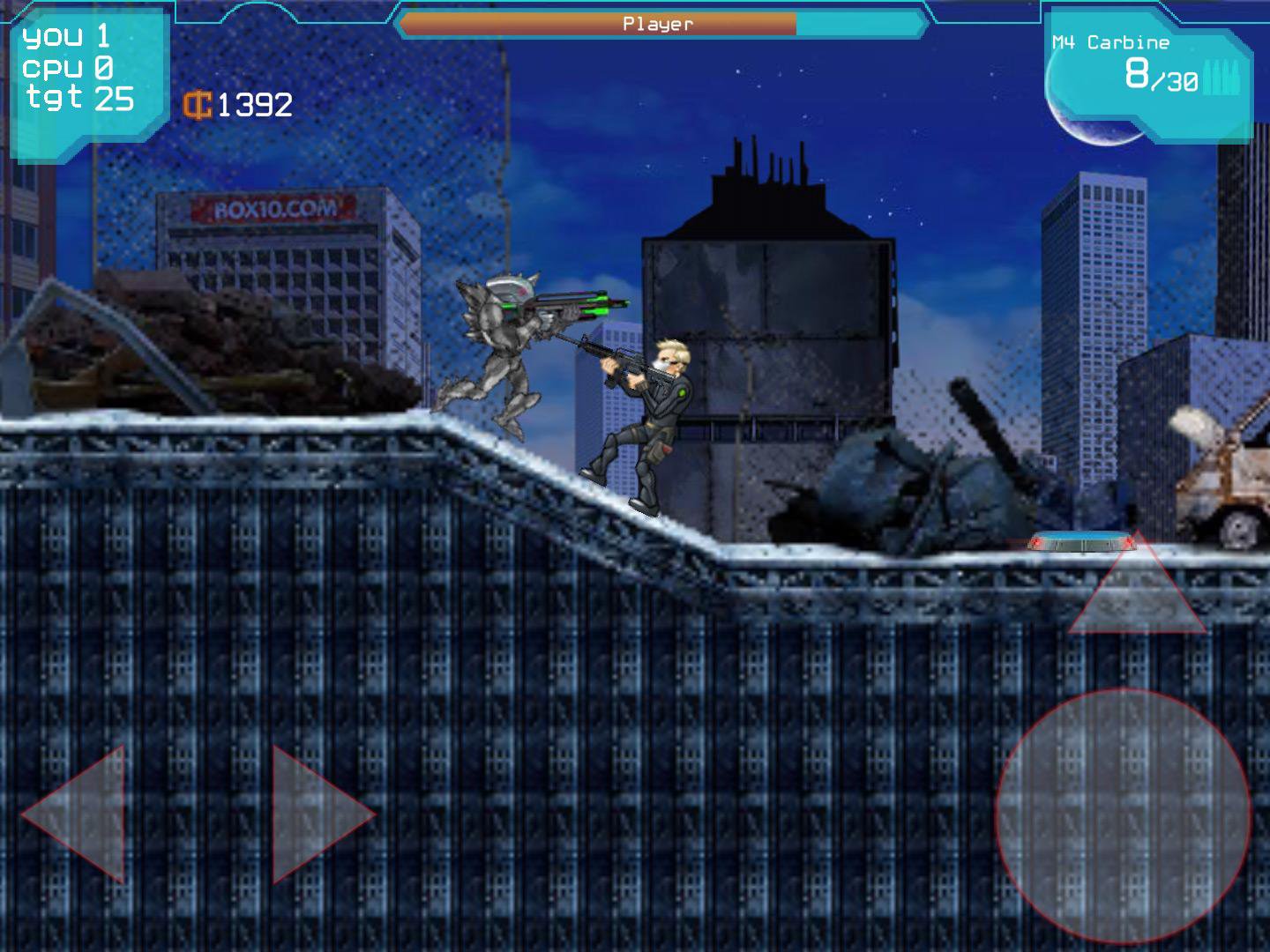This screenshot has height=952, width=1270.
Task: Click the orange credits symbol beside 1392
Action: point(198,106)
